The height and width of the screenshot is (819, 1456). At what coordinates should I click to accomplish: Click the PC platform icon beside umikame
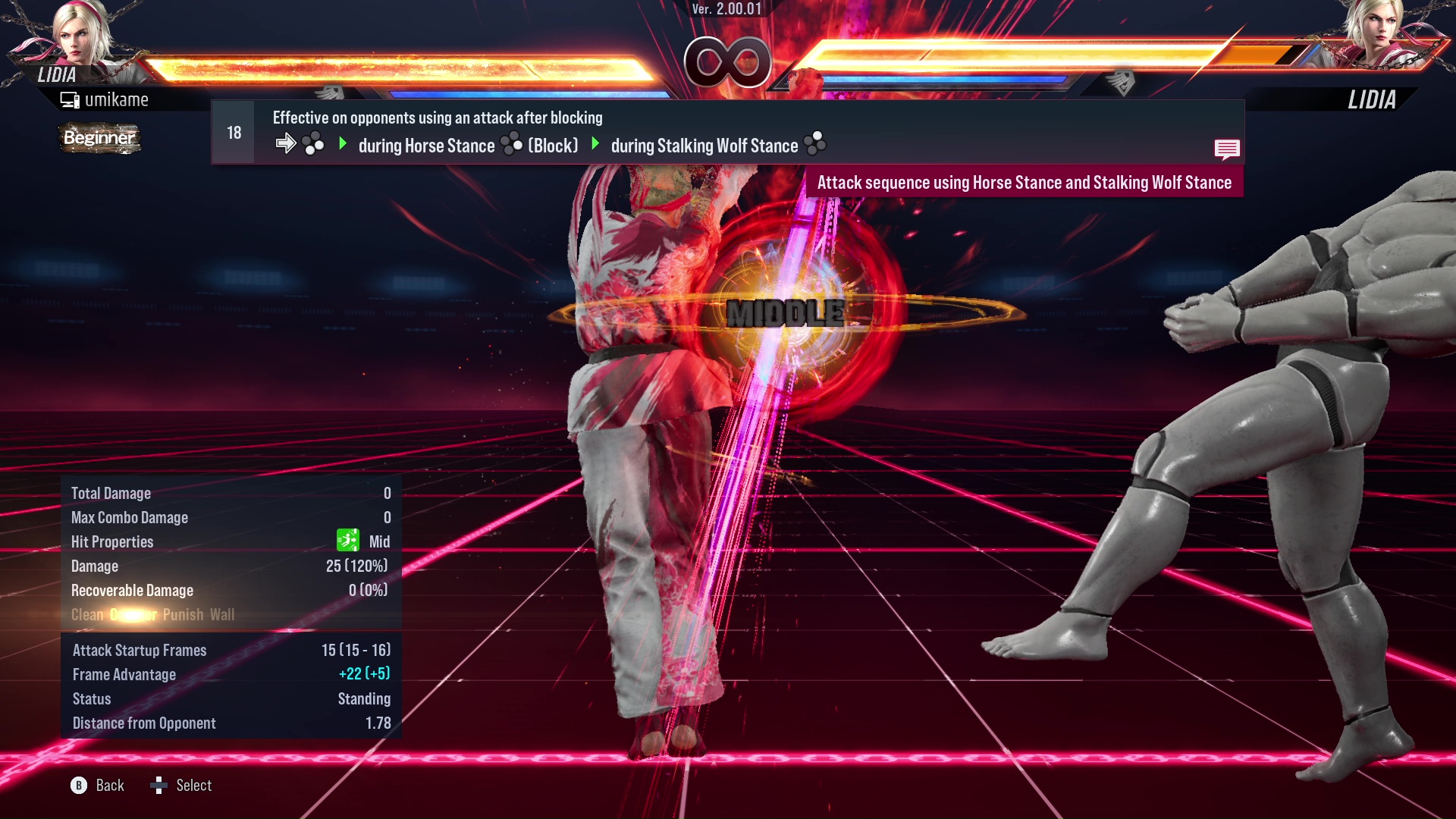point(69,99)
